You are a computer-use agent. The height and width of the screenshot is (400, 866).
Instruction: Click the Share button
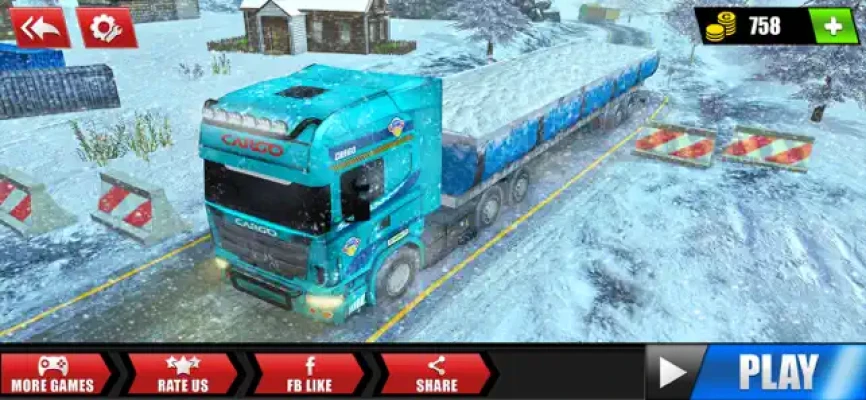coord(436,374)
